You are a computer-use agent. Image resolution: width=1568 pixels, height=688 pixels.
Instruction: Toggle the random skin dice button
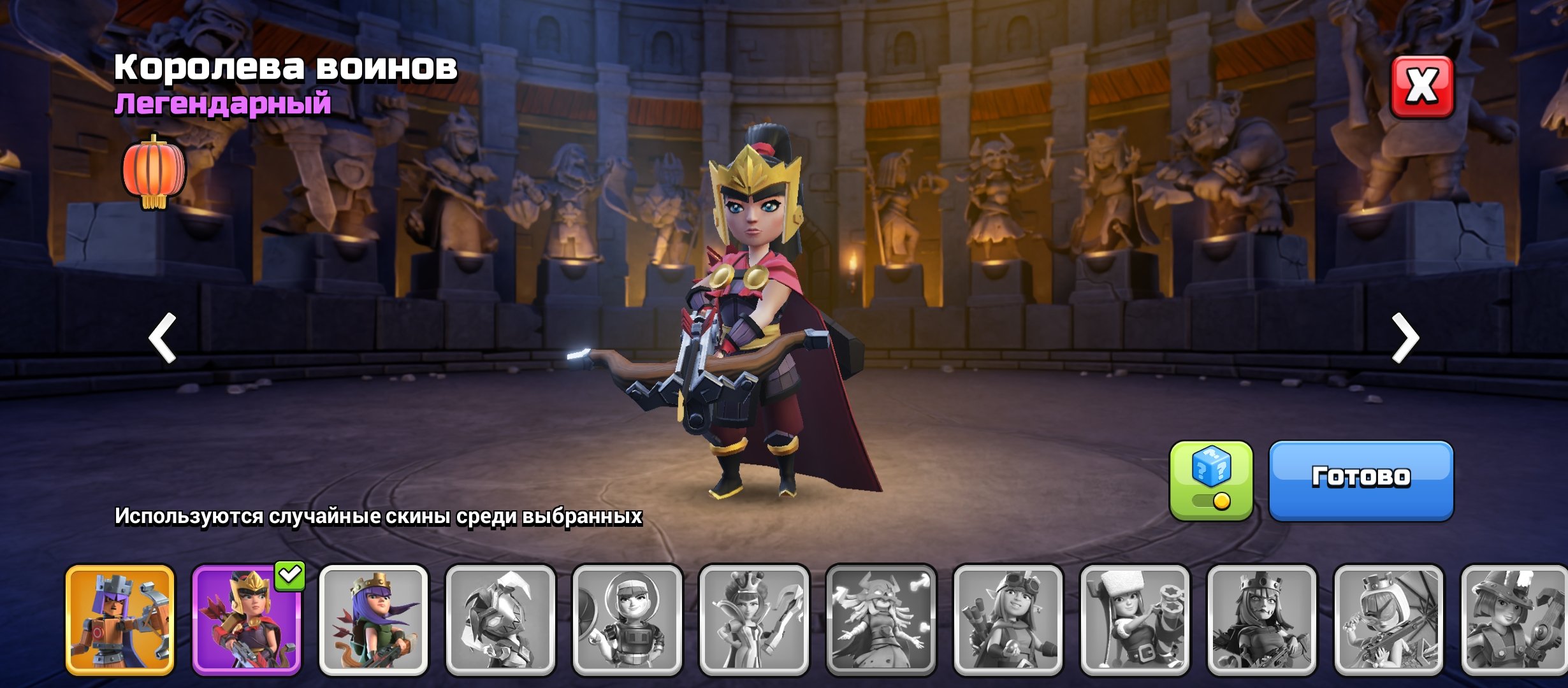click(x=1210, y=480)
